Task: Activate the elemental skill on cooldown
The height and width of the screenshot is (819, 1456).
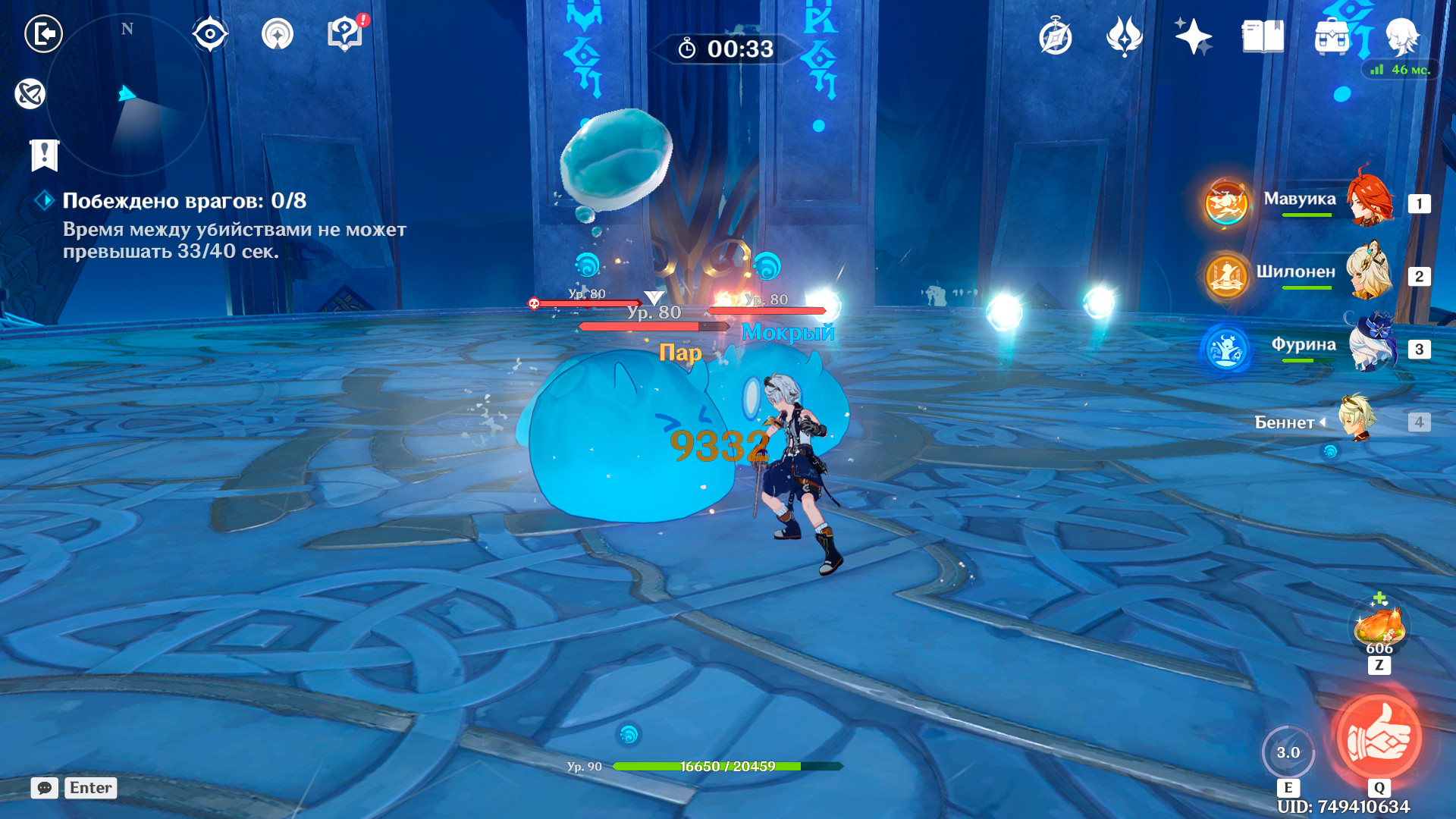Action: tap(1288, 752)
